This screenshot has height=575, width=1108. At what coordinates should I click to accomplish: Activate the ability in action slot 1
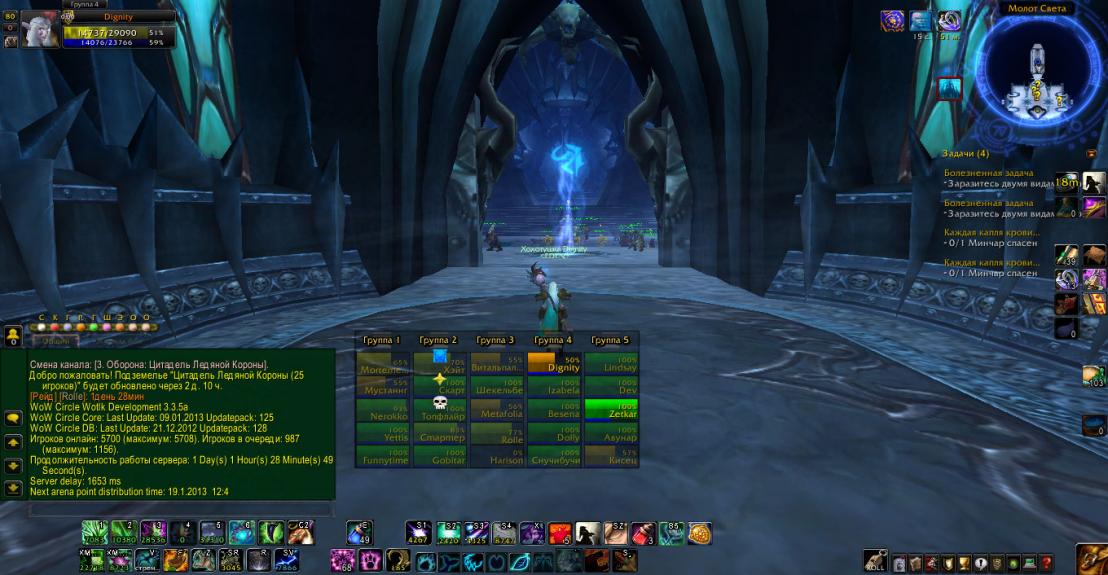click(94, 532)
